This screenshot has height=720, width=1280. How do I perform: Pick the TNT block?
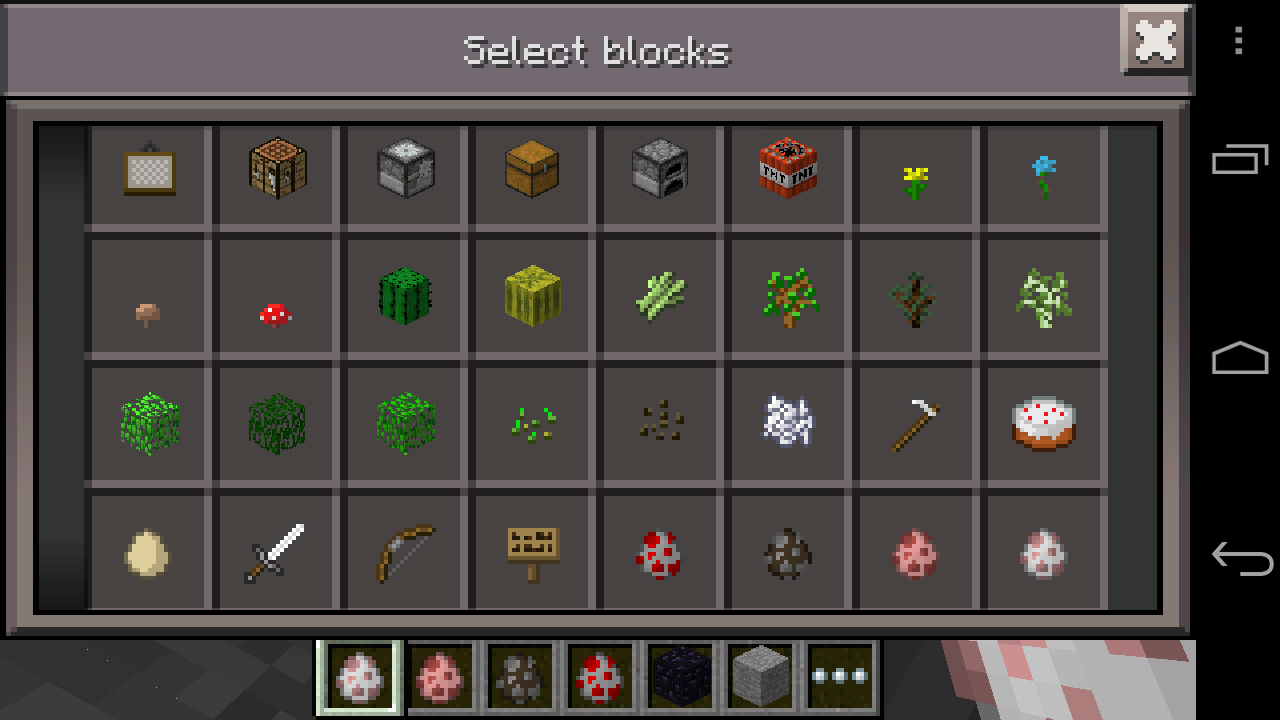pyautogui.click(x=788, y=173)
